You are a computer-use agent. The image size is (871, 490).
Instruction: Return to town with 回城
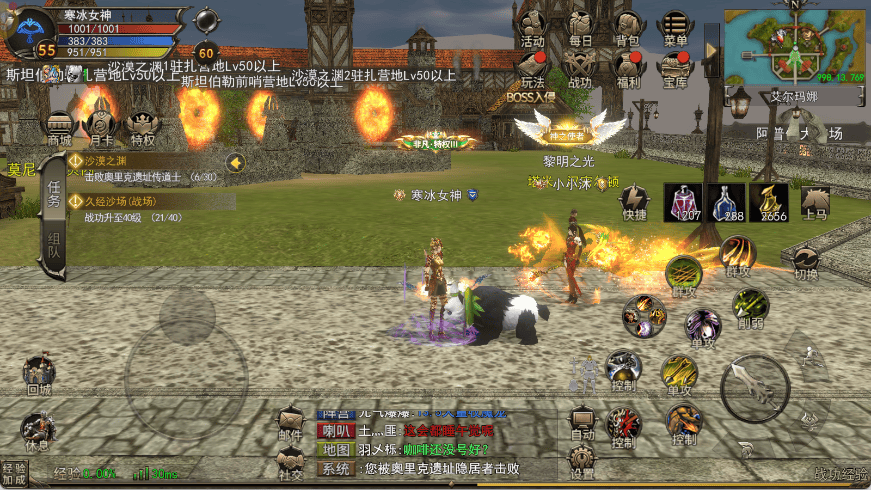(38, 375)
